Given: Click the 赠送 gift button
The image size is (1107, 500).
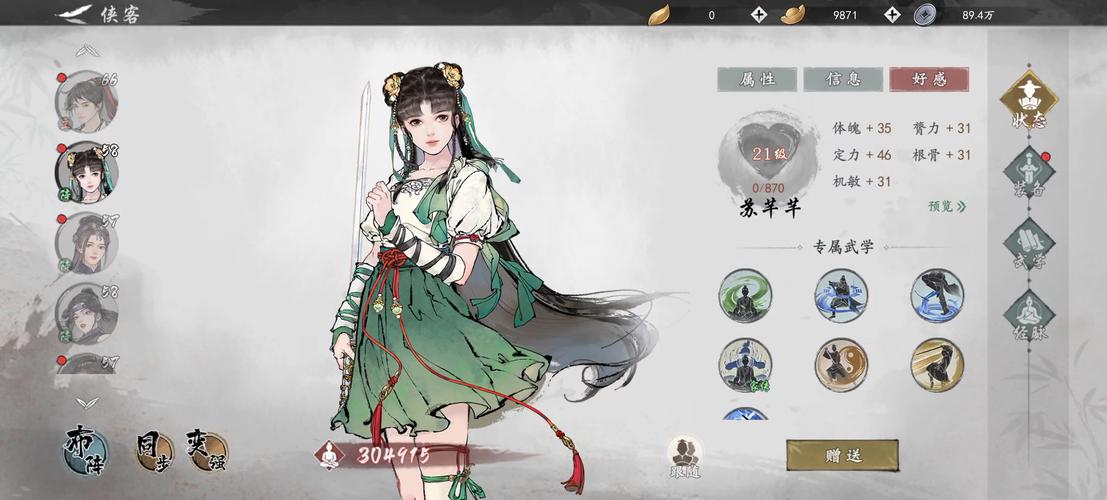Looking at the screenshot, I should 842,455.
